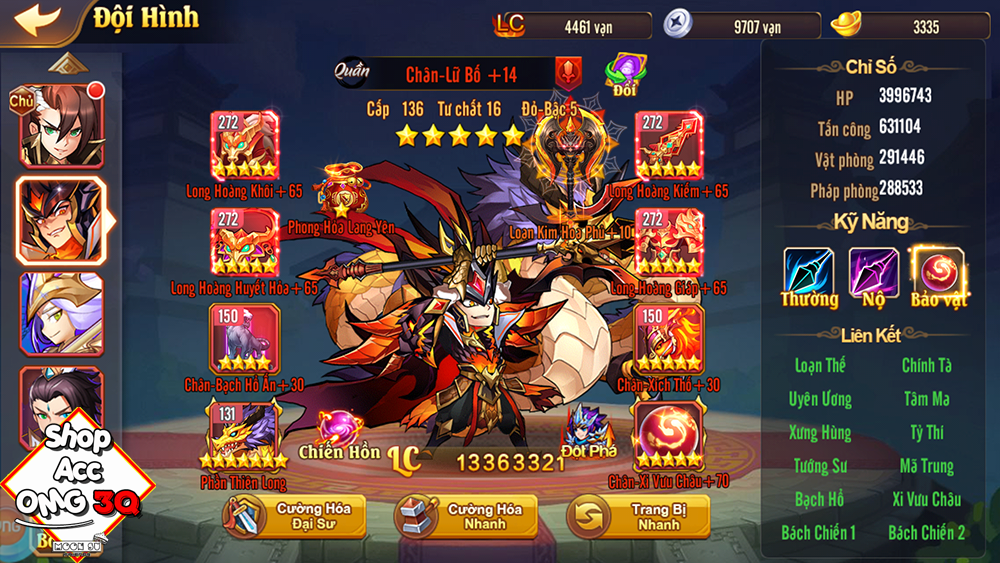This screenshot has width=1000, height=563.
Task: Open the Long Hoàng Kiếm weapon slot
Action: tap(669, 145)
